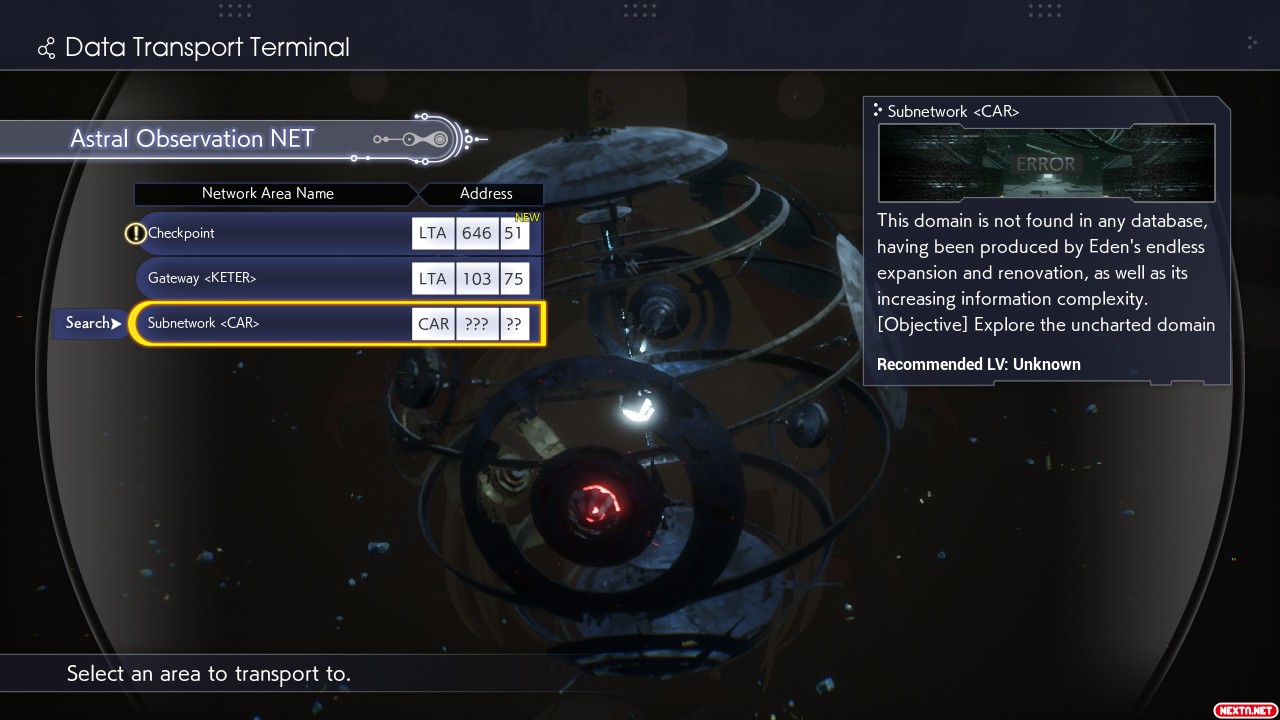Open the Subnetwork <CAR> ERROR preview thumbnail

[1046, 163]
